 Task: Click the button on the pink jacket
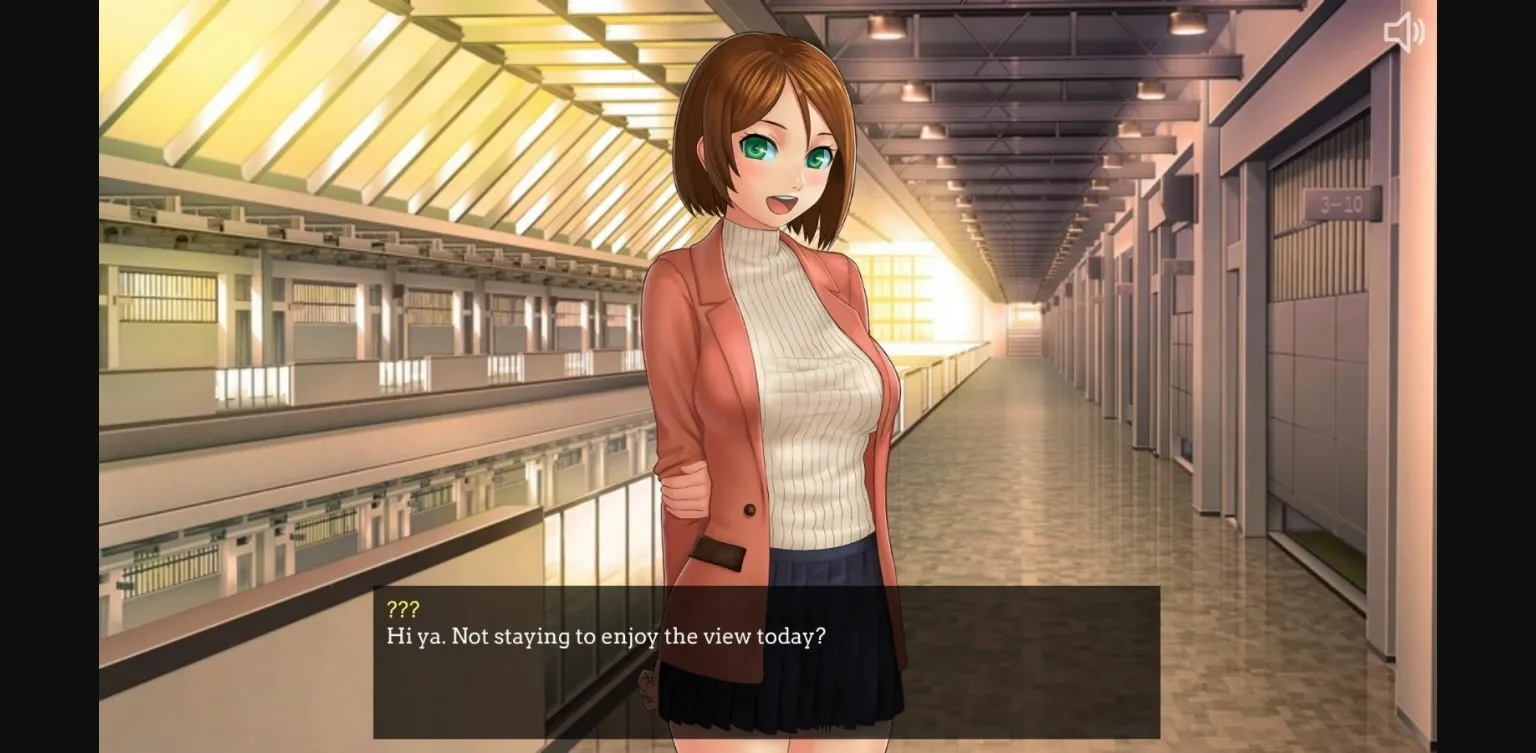tap(747, 509)
